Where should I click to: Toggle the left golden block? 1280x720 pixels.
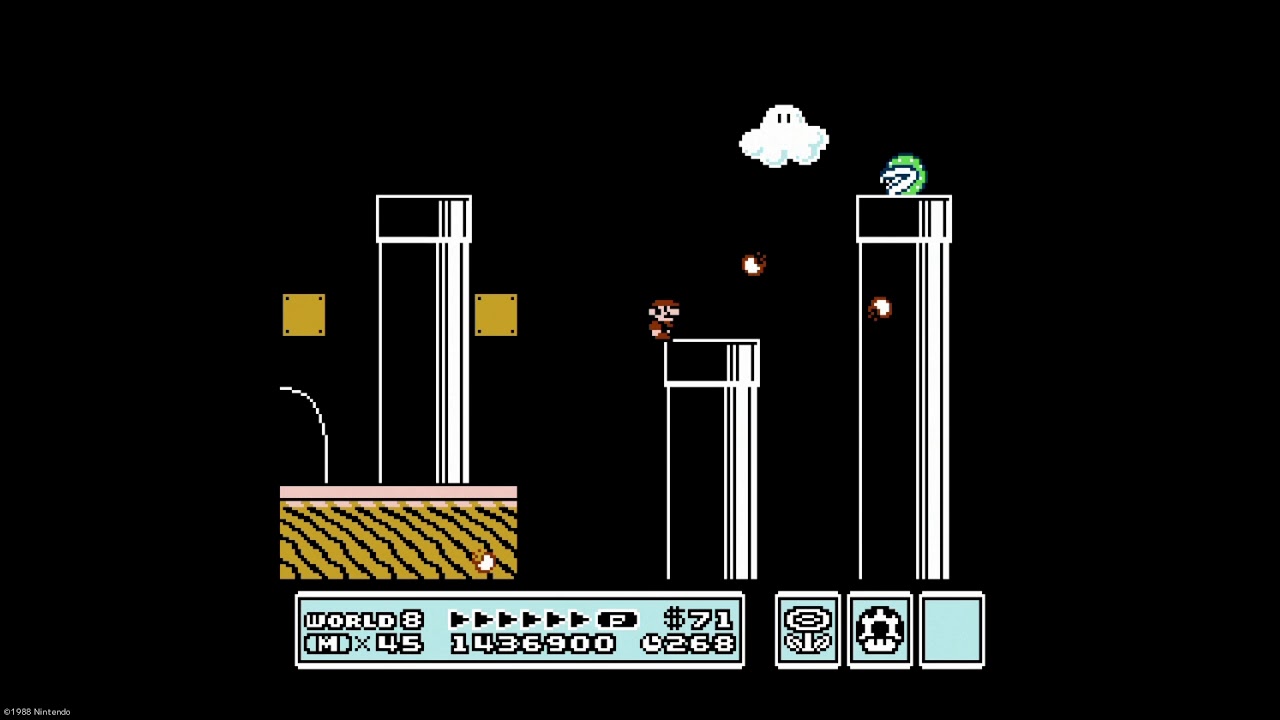pos(305,317)
